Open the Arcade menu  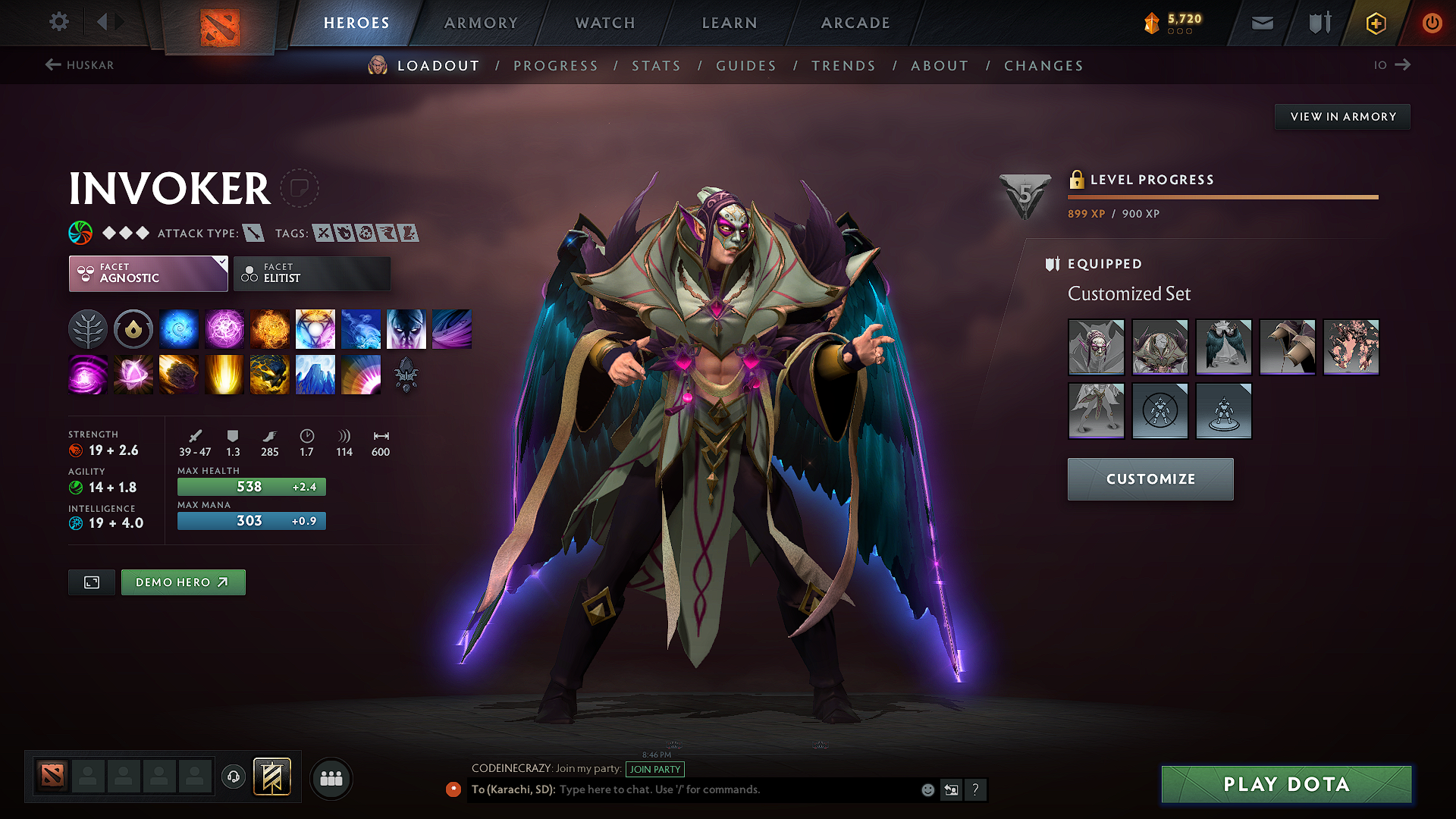click(855, 23)
